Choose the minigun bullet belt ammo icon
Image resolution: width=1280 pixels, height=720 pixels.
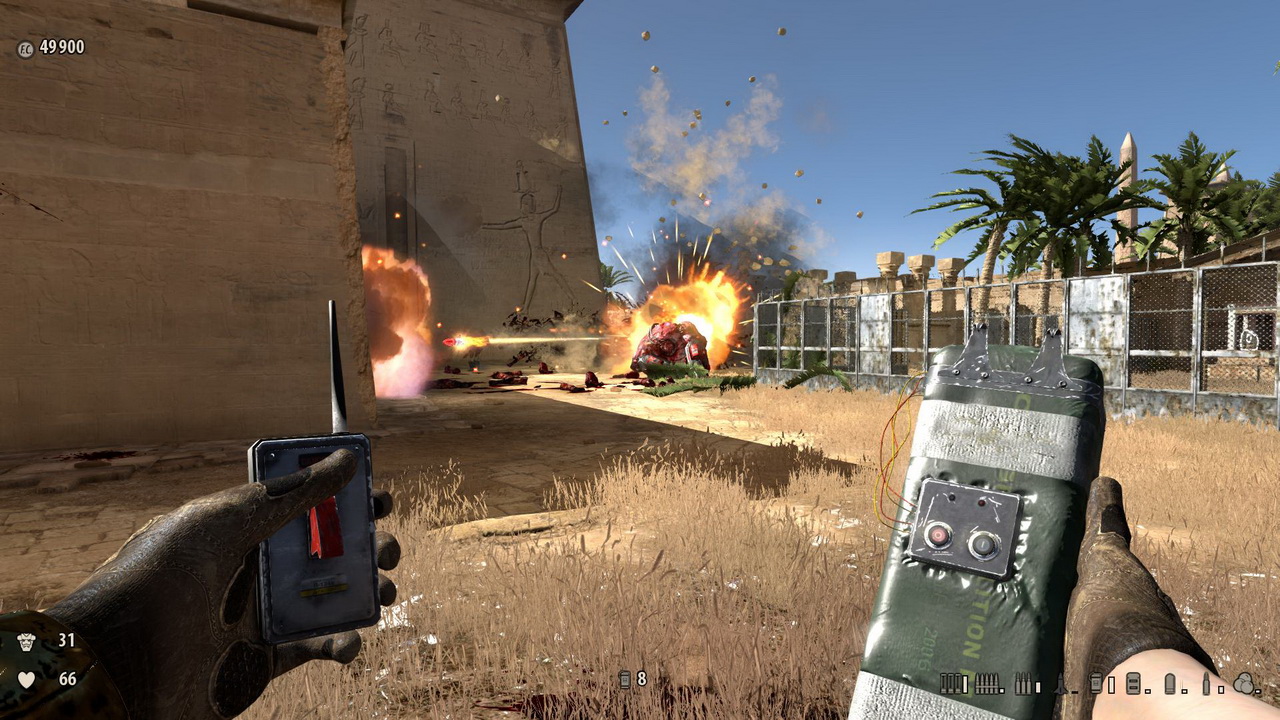coord(986,683)
